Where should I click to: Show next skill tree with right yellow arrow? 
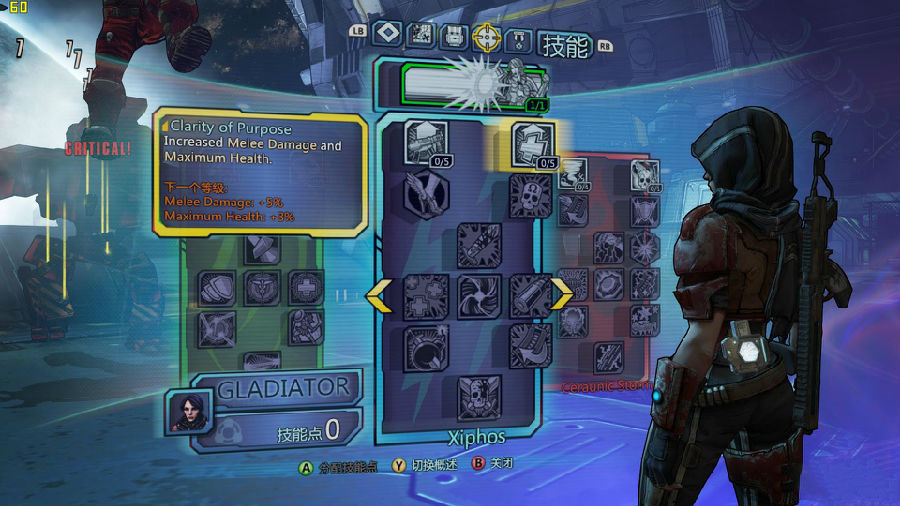tap(562, 295)
